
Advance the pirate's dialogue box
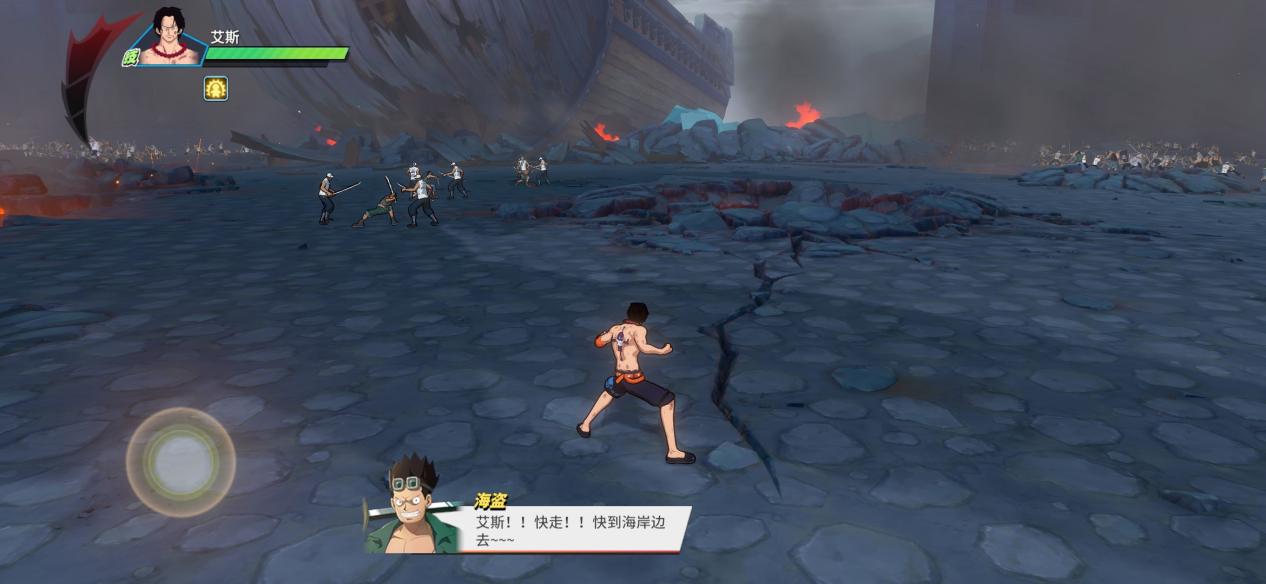[x=570, y=528]
